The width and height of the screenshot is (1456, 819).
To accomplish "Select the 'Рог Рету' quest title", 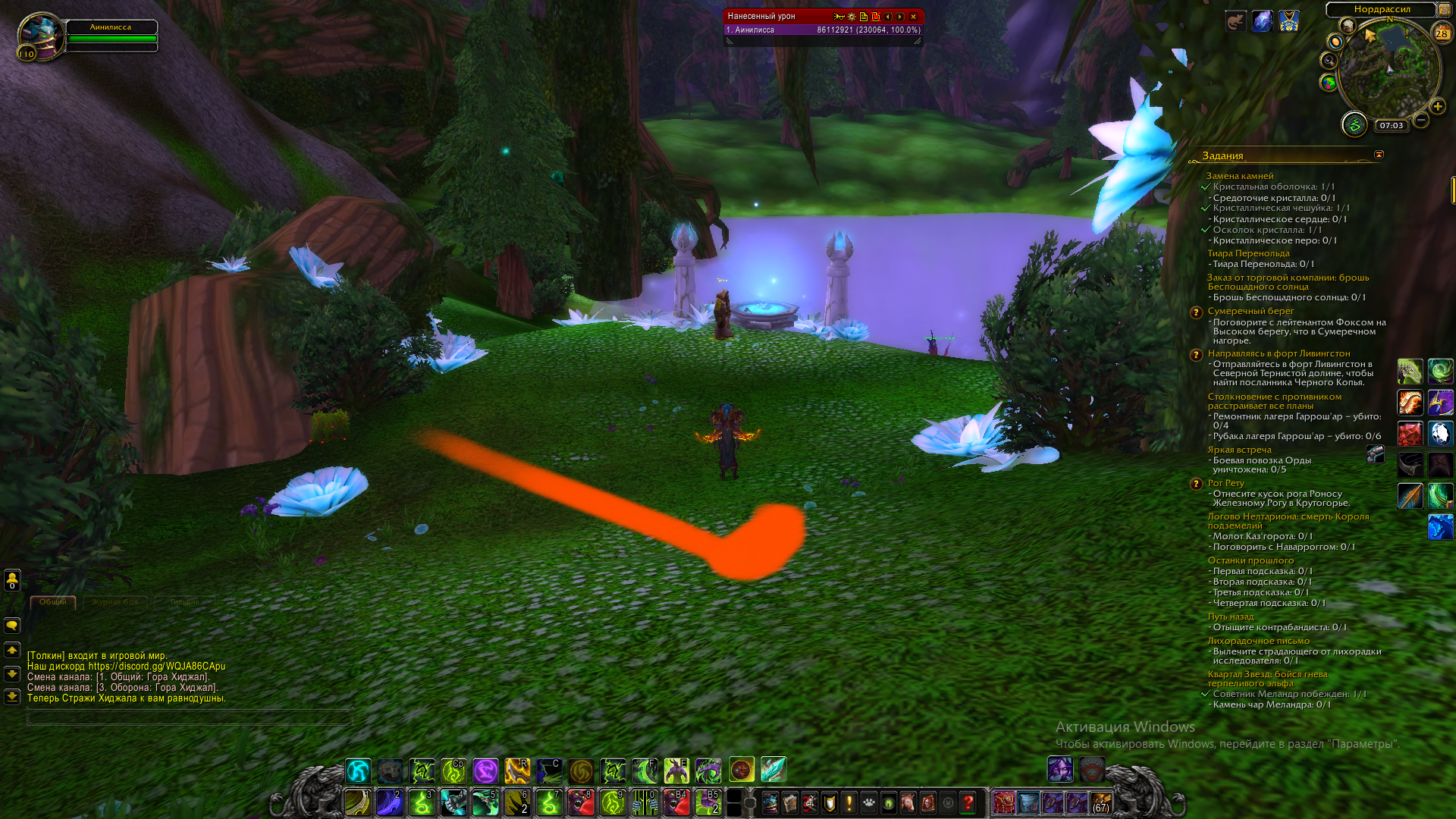I will tap(1225, 483).
